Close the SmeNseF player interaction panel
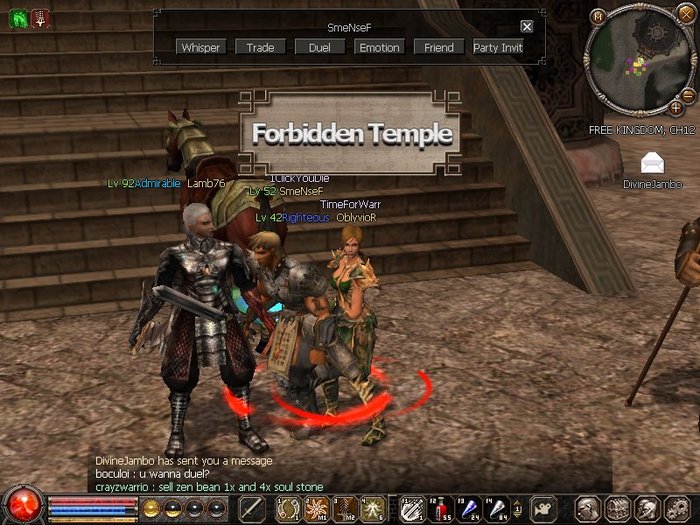 click(x=527, y=27)
